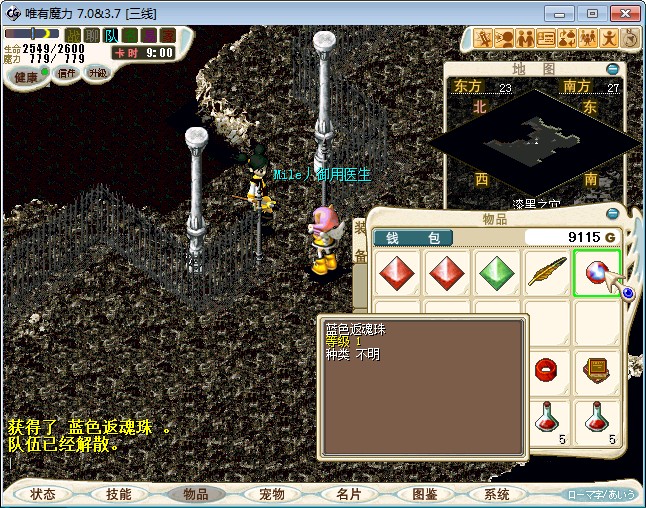Collapse the 地图 map panel
The image size is (646, 508).
pos(612,69)
